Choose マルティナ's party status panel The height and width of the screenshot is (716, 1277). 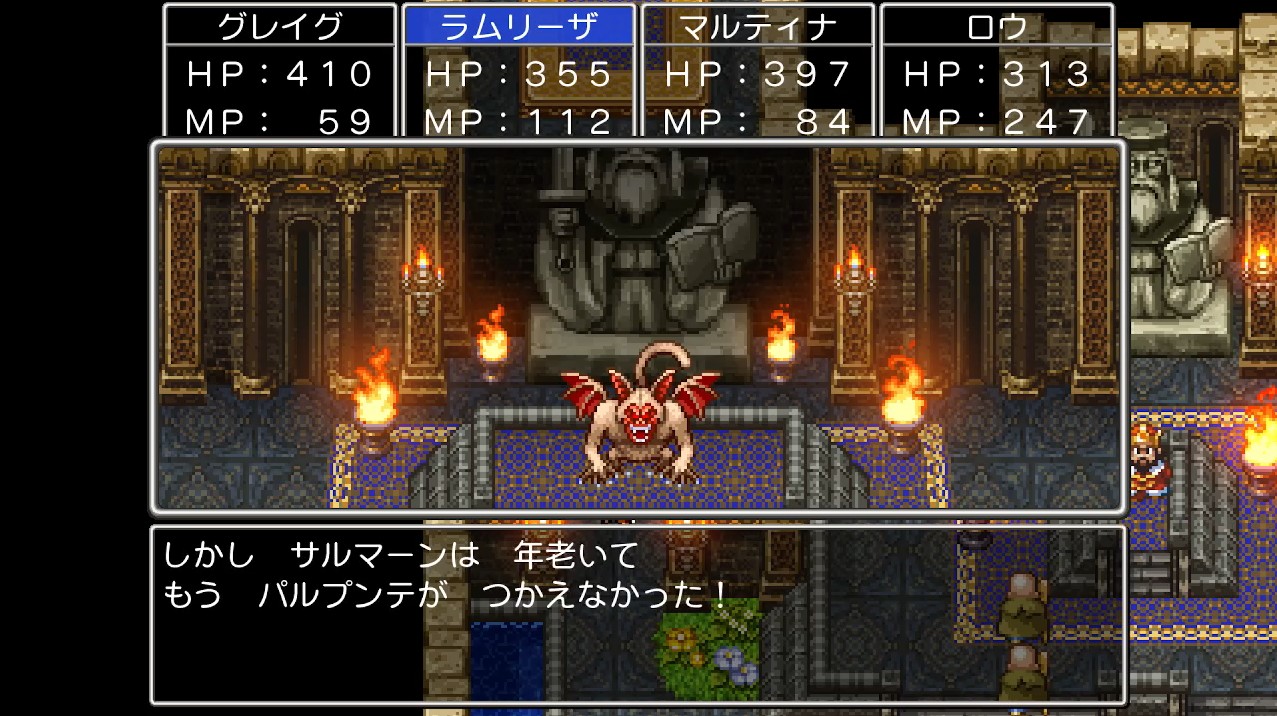pos(757,72)
